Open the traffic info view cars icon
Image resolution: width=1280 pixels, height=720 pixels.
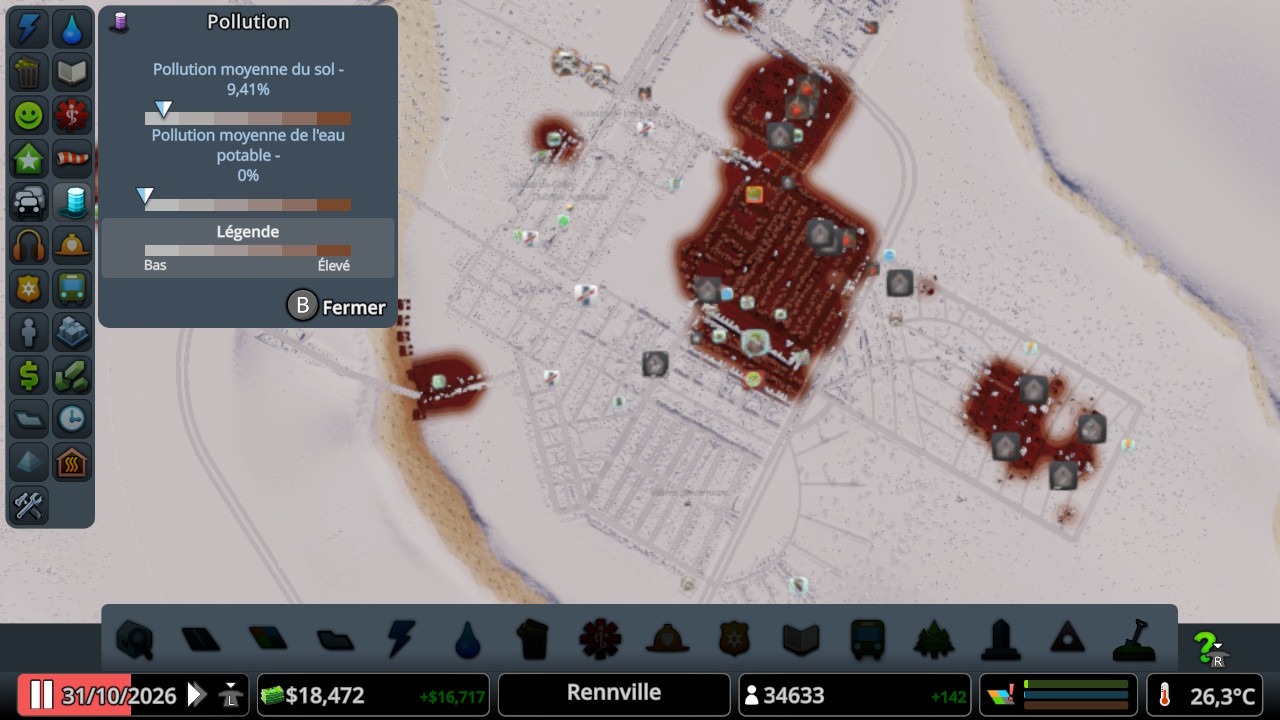click(x=28, y=202)
